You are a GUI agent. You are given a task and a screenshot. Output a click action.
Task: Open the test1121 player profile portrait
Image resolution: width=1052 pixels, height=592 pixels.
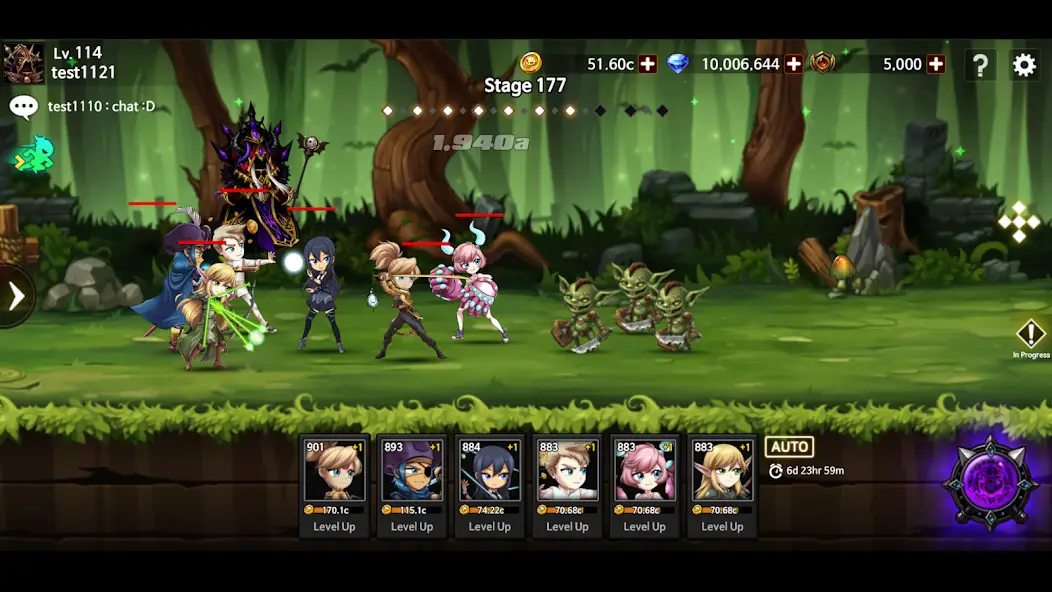(23, 63)
